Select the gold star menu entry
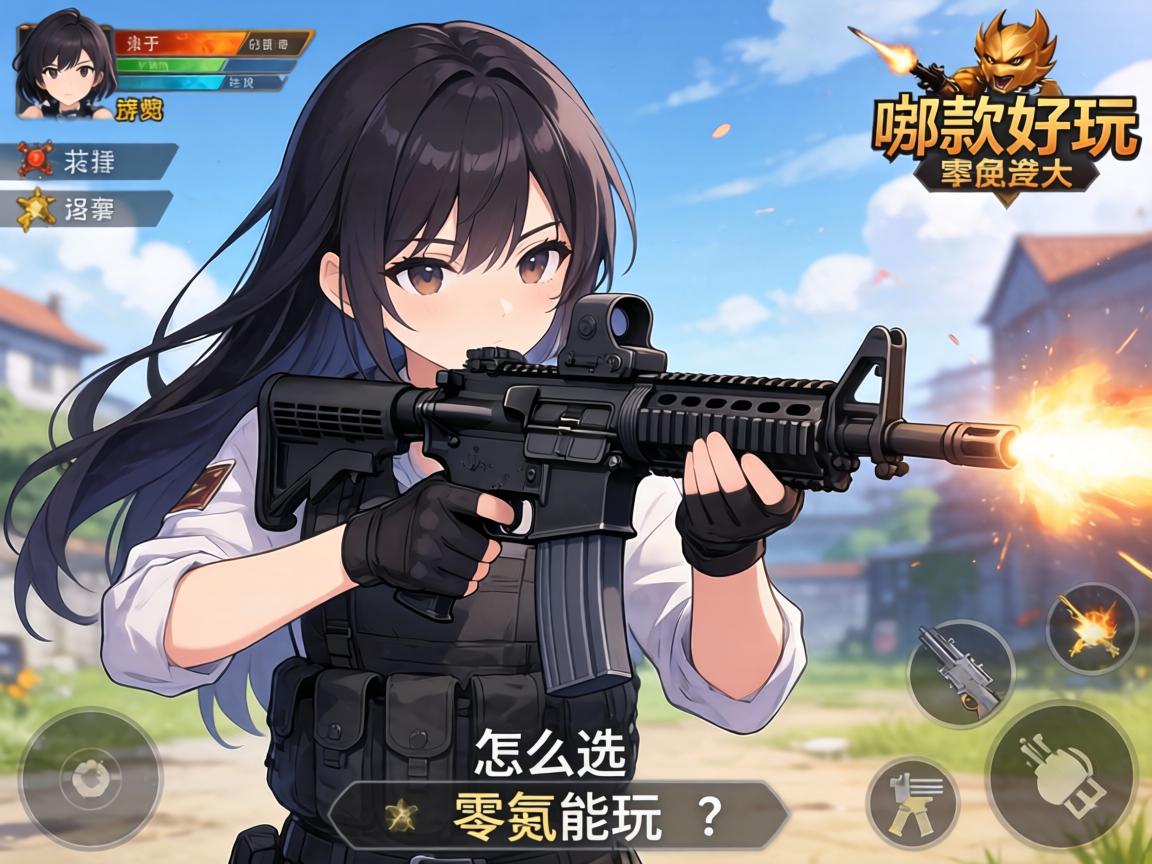The width and height of the screenshot is (1152, 864). 92,208
